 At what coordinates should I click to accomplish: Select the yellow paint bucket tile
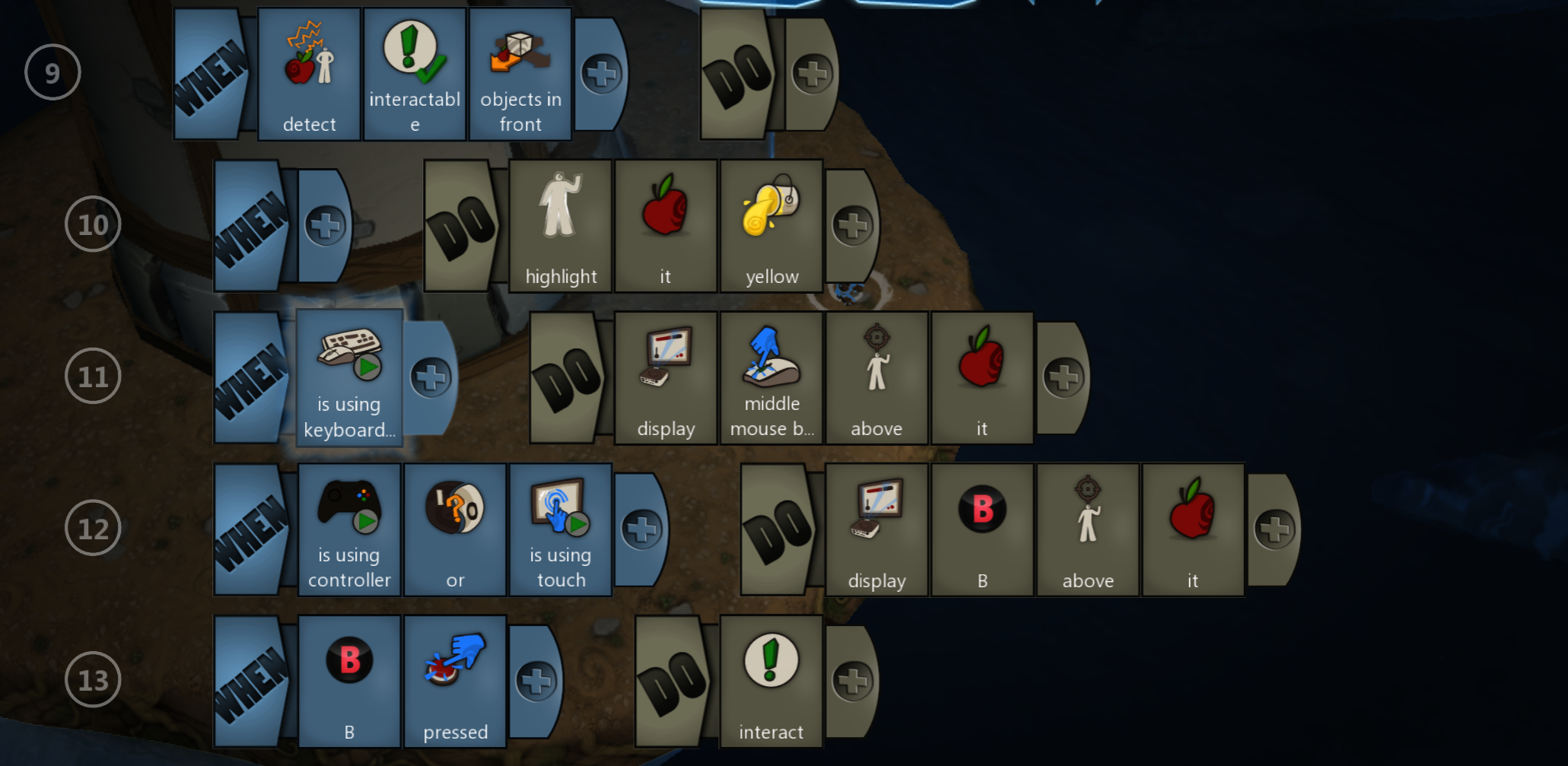coord(771,226)
